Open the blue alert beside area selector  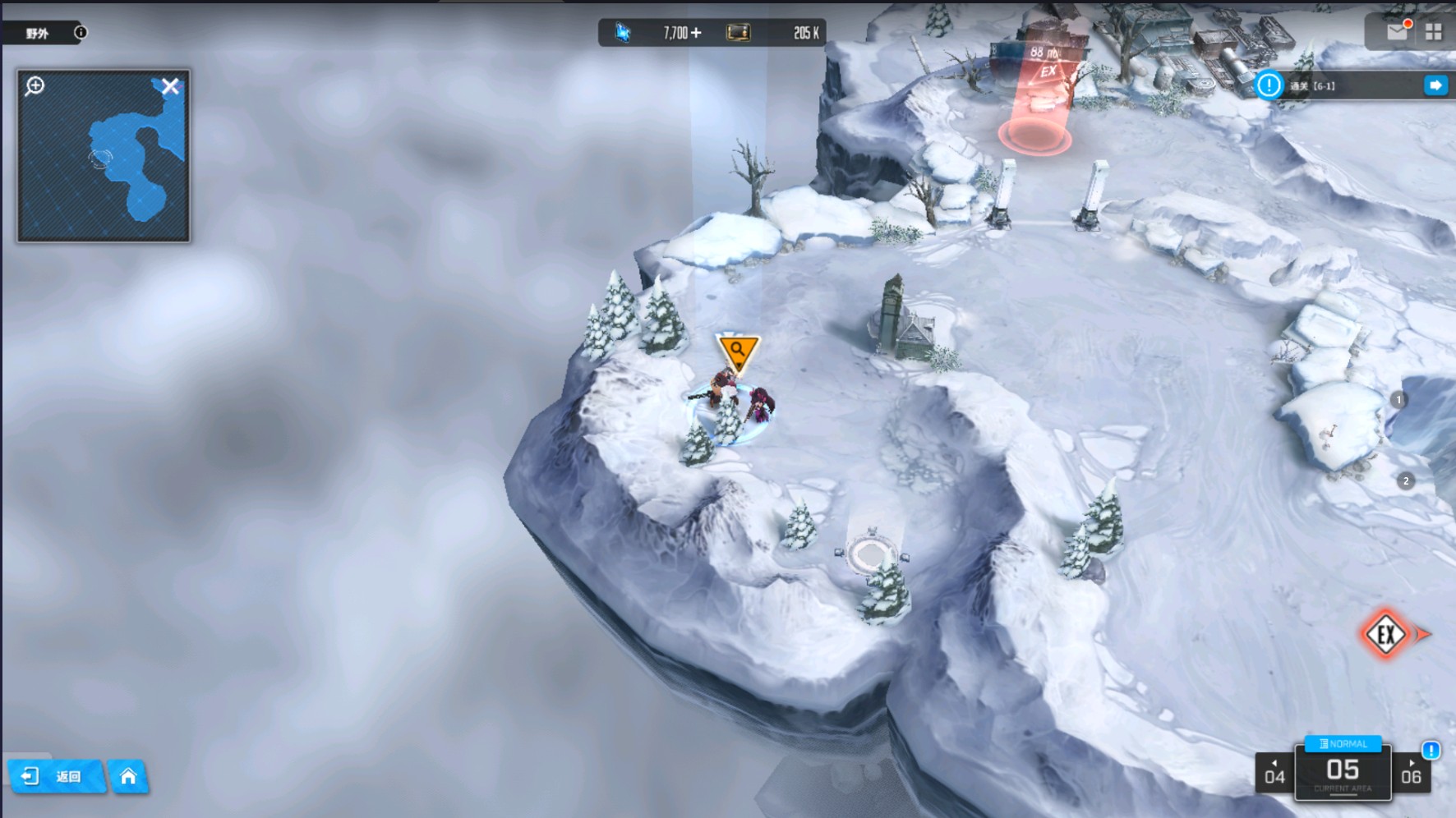pos(1431,750)
